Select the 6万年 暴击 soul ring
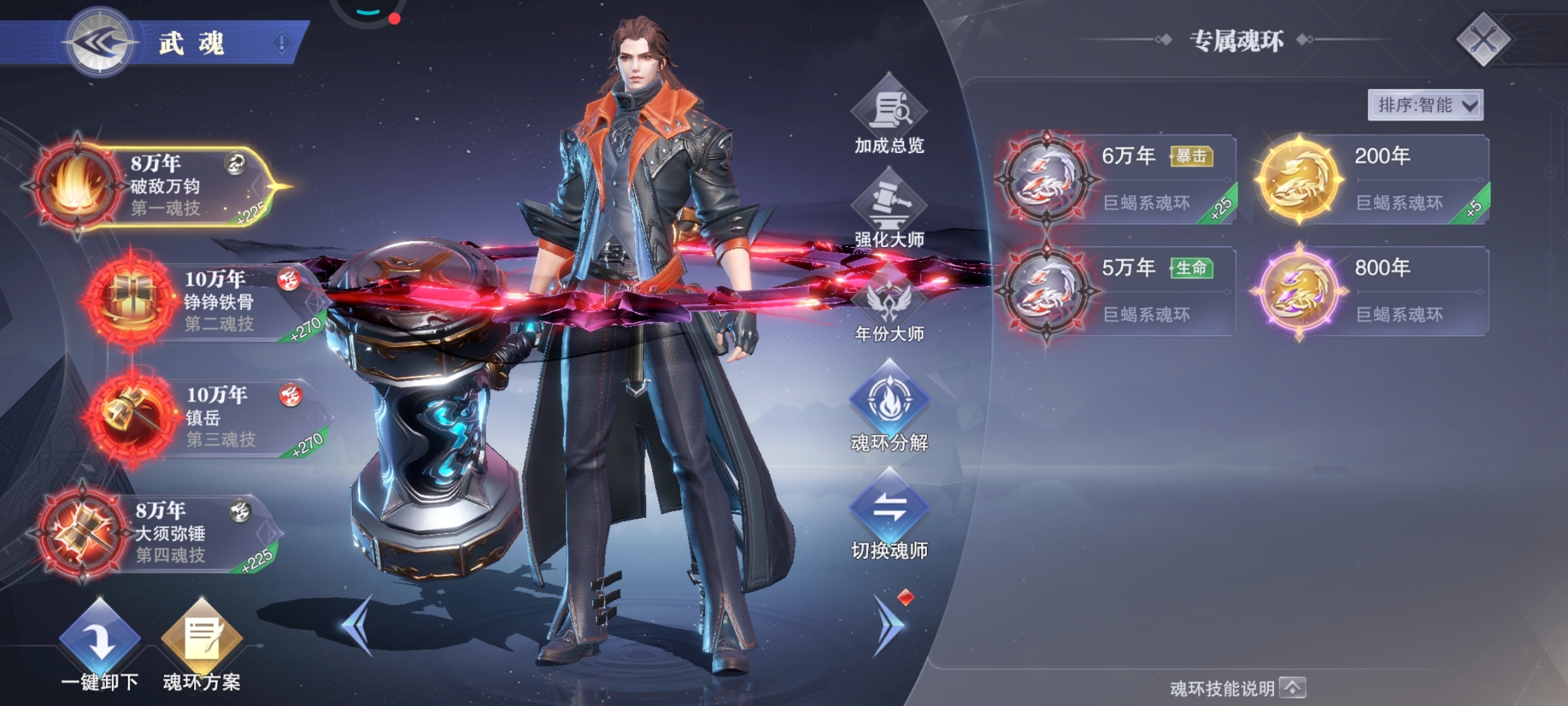 (x=1116, y=179)
